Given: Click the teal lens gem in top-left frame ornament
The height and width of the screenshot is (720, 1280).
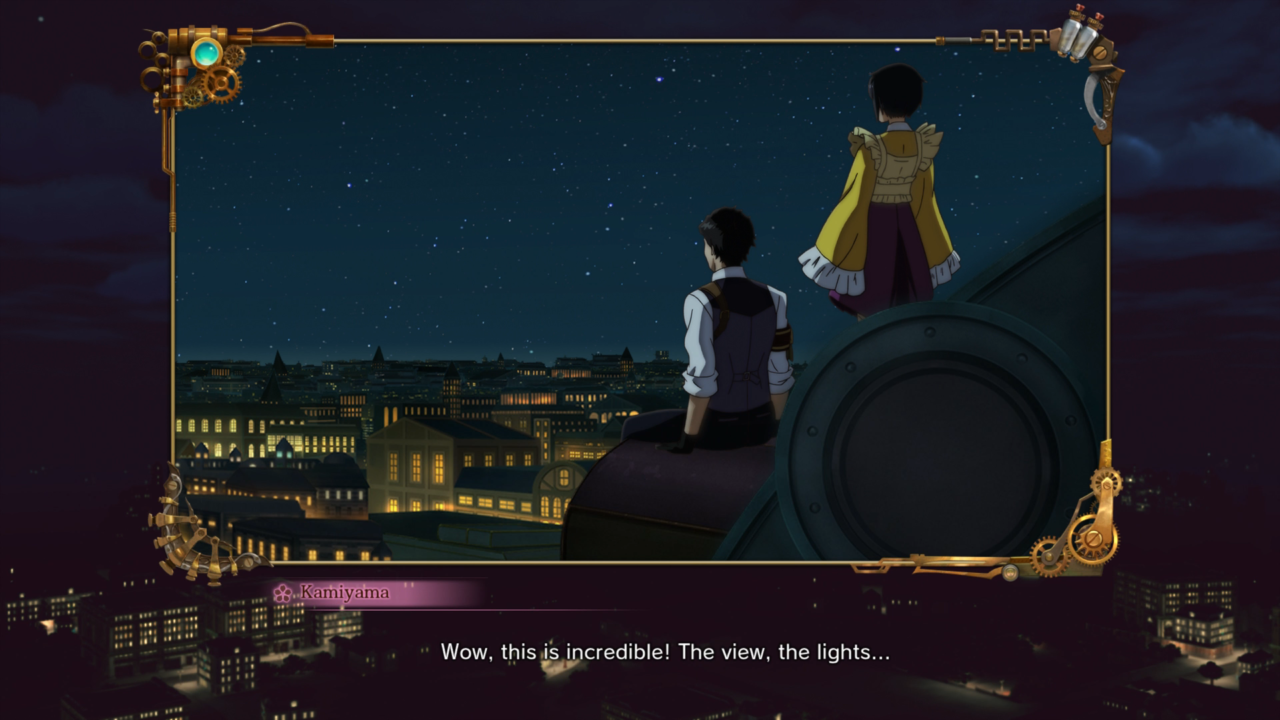Looking at the screenshot, I should point(206,53).
